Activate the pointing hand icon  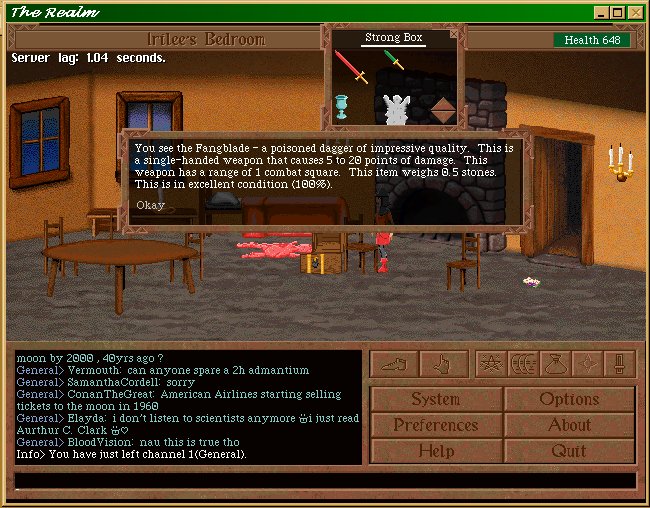coord(442,364)
